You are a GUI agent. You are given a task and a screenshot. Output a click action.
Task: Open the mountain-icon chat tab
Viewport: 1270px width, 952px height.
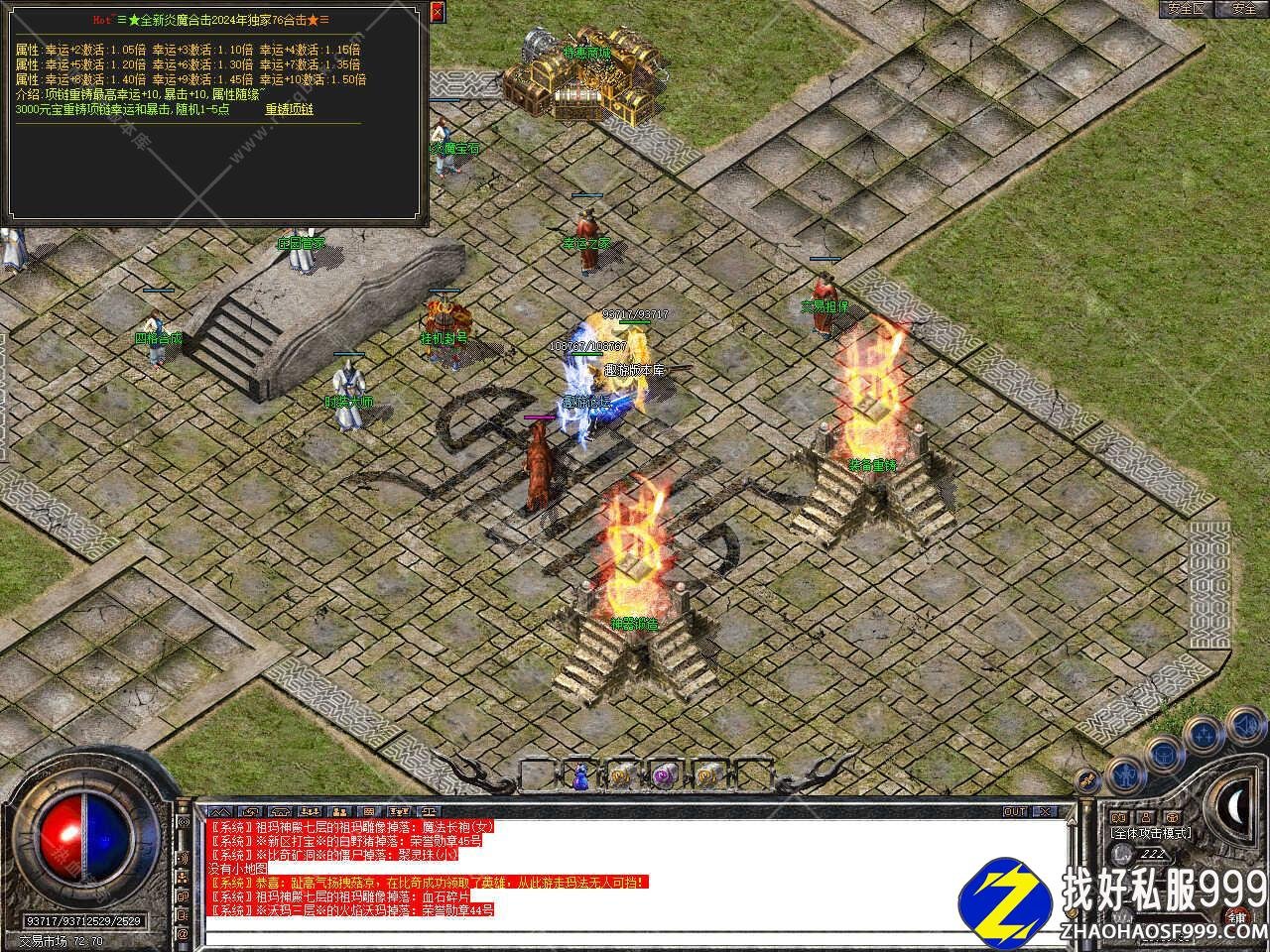(220, 811)
